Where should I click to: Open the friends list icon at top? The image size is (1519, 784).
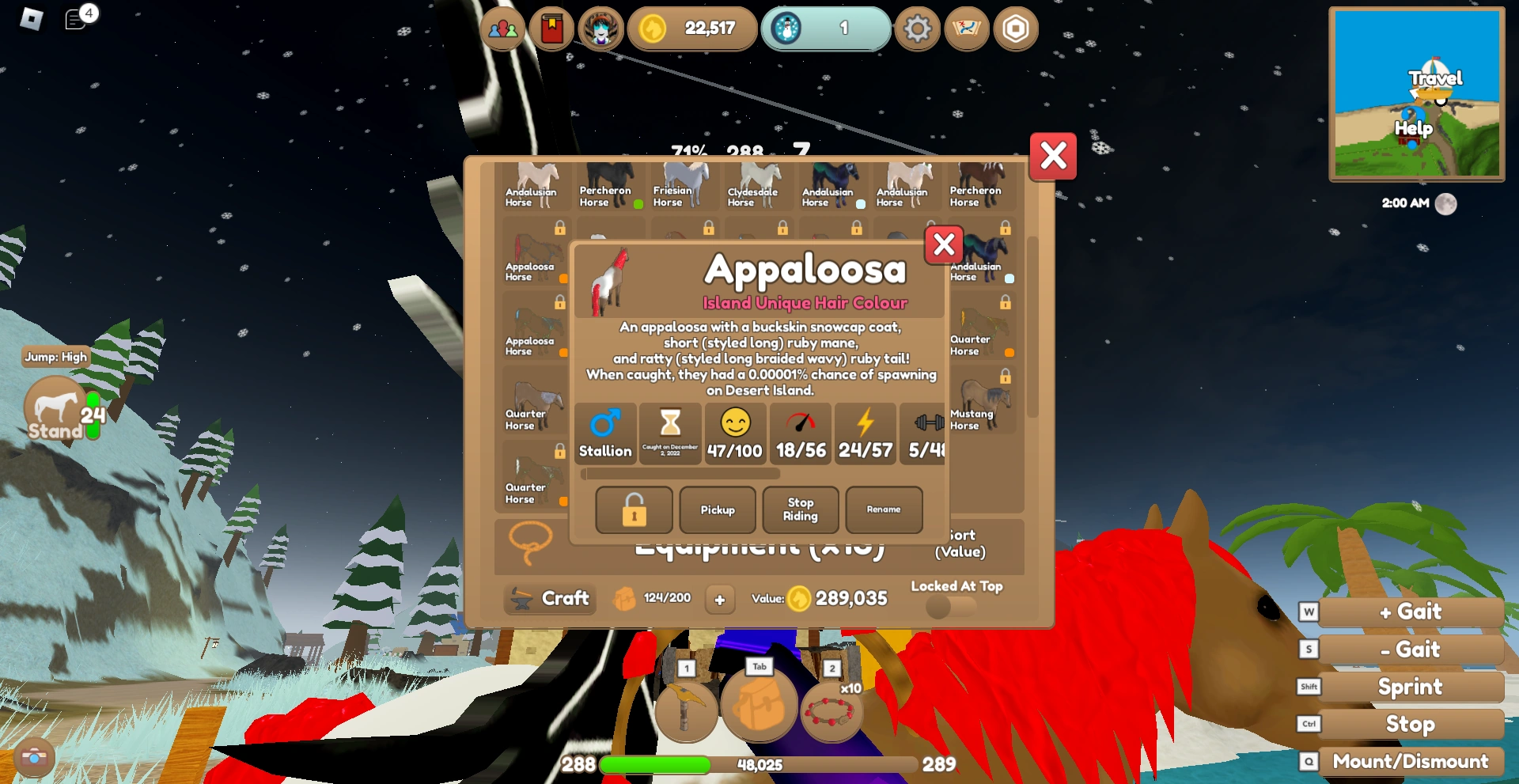point(504,28)
